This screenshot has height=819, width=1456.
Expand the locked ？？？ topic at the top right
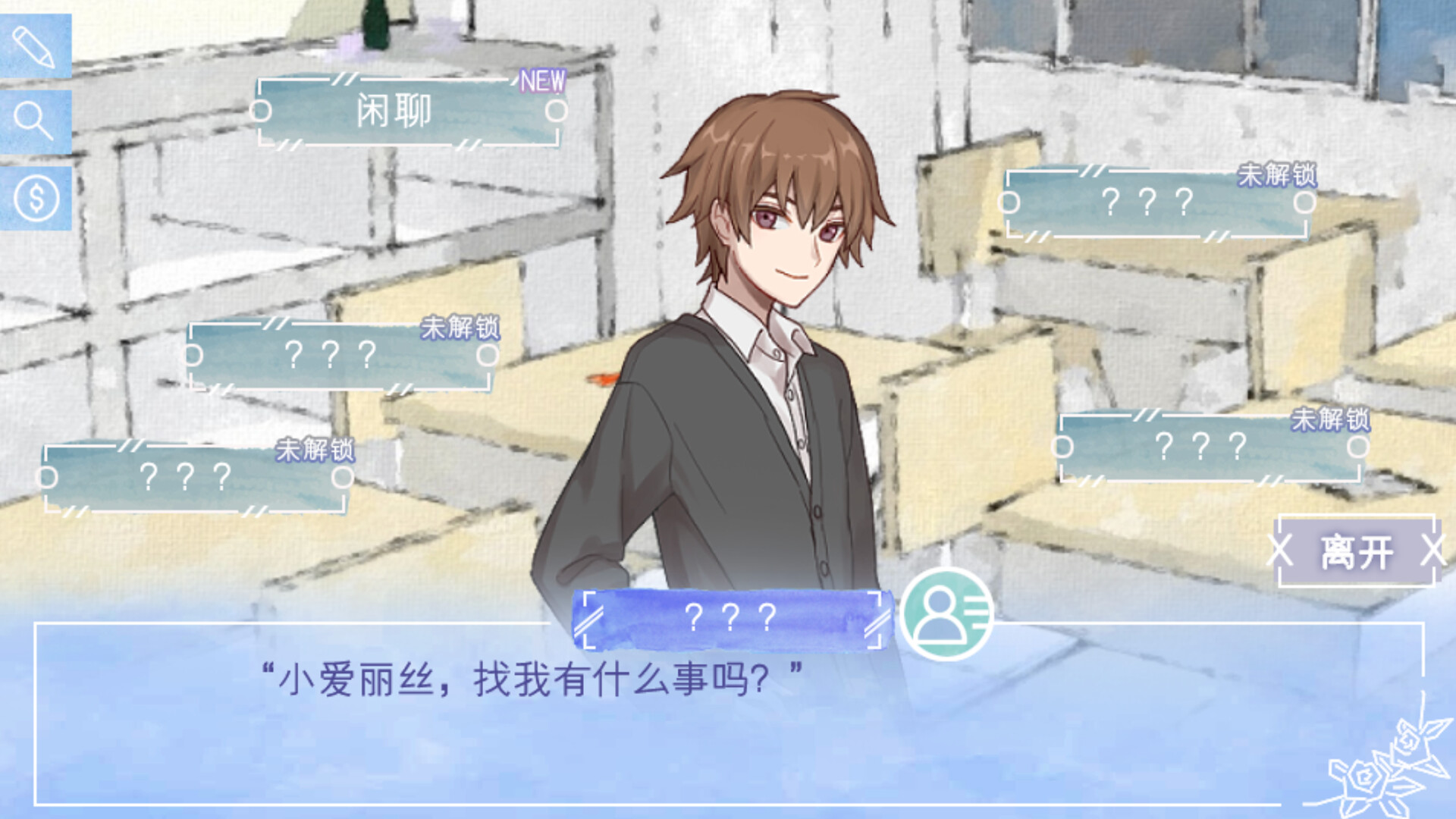[x=1155, y=201]
